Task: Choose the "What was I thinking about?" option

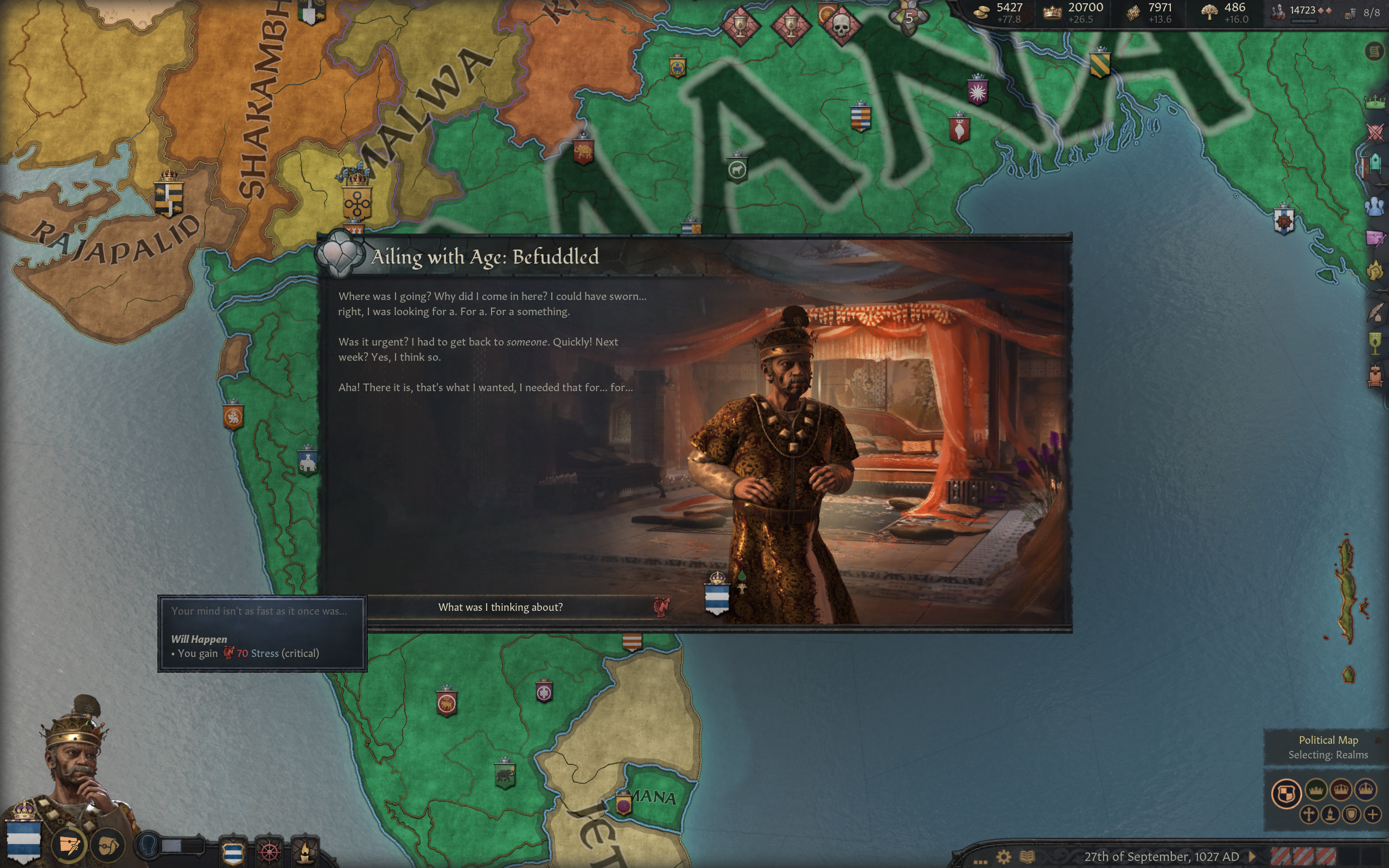Action: (500, 608)
